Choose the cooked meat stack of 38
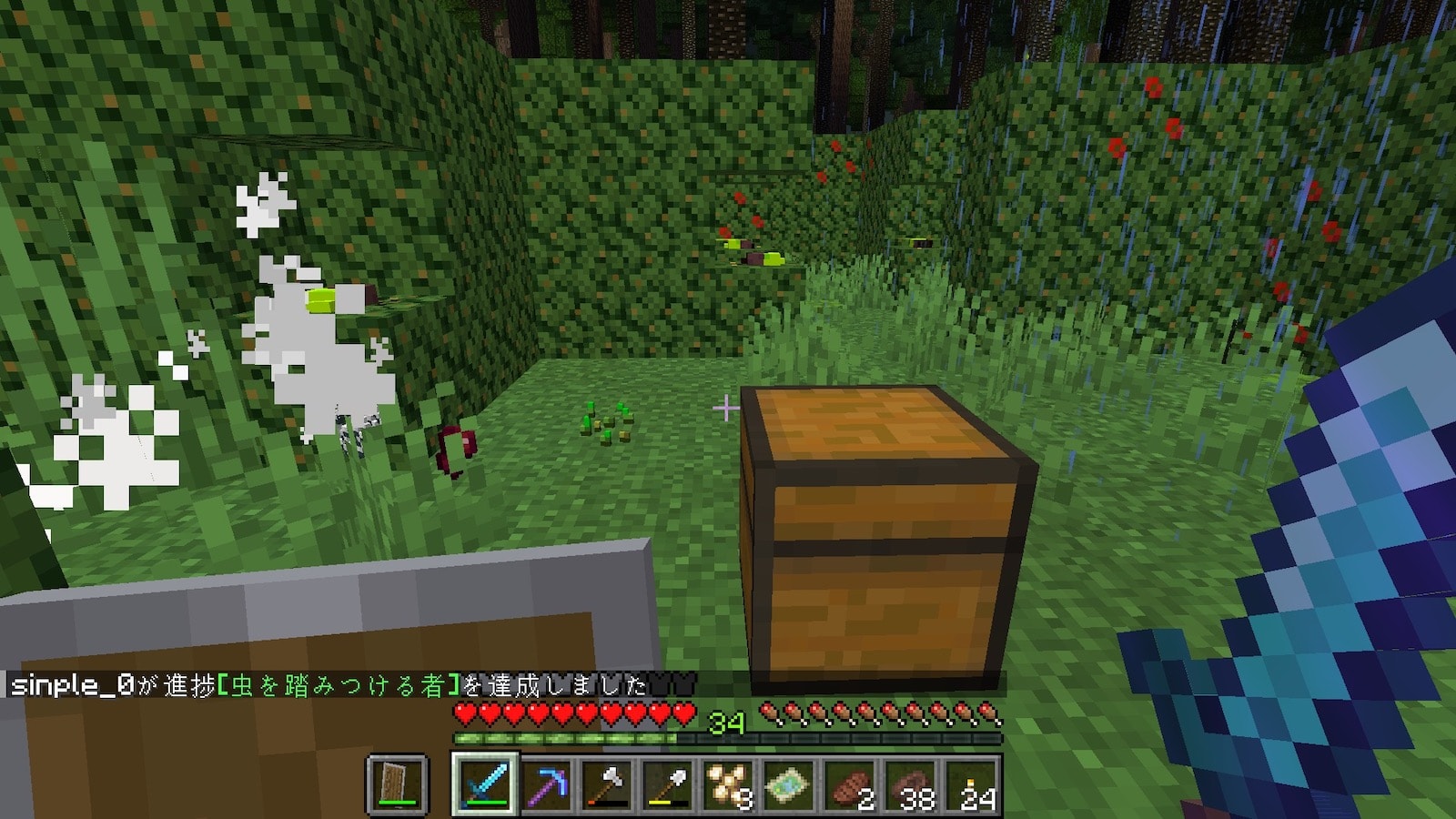Screen dimensions: 1456x819 912,784
